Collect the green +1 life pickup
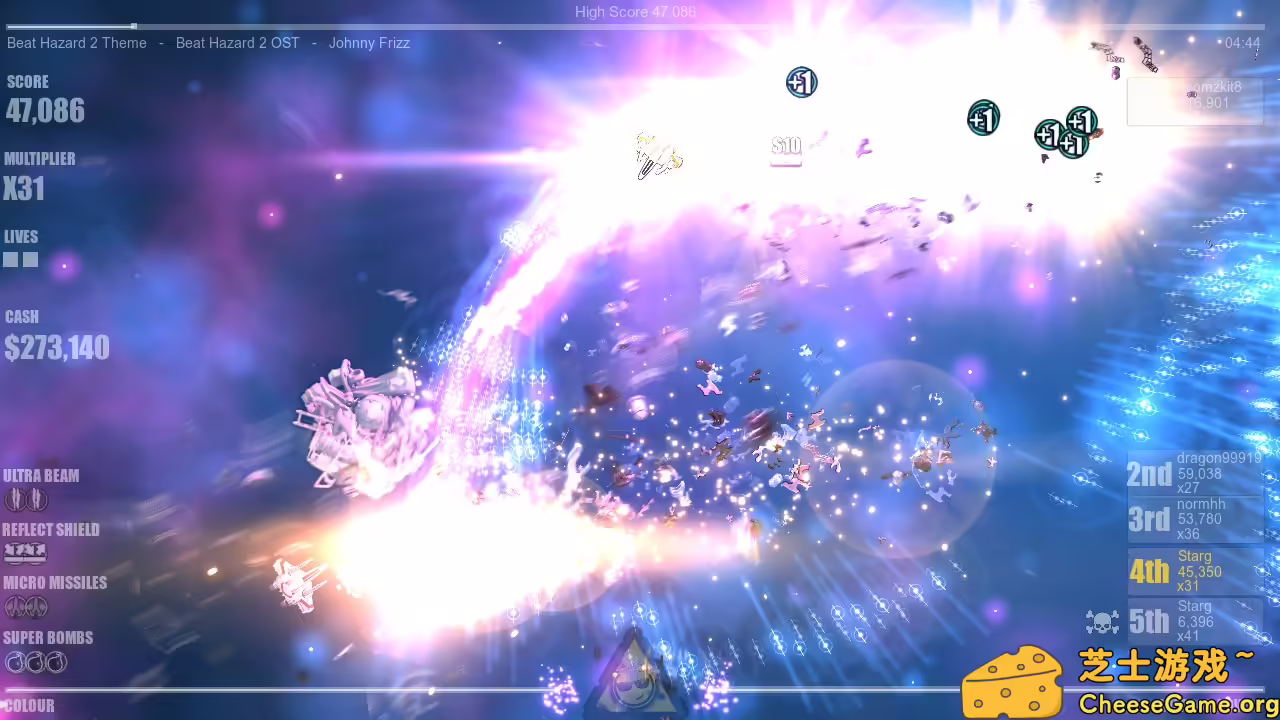This screenshot has width=1280, height=720. tap(982, 117)
